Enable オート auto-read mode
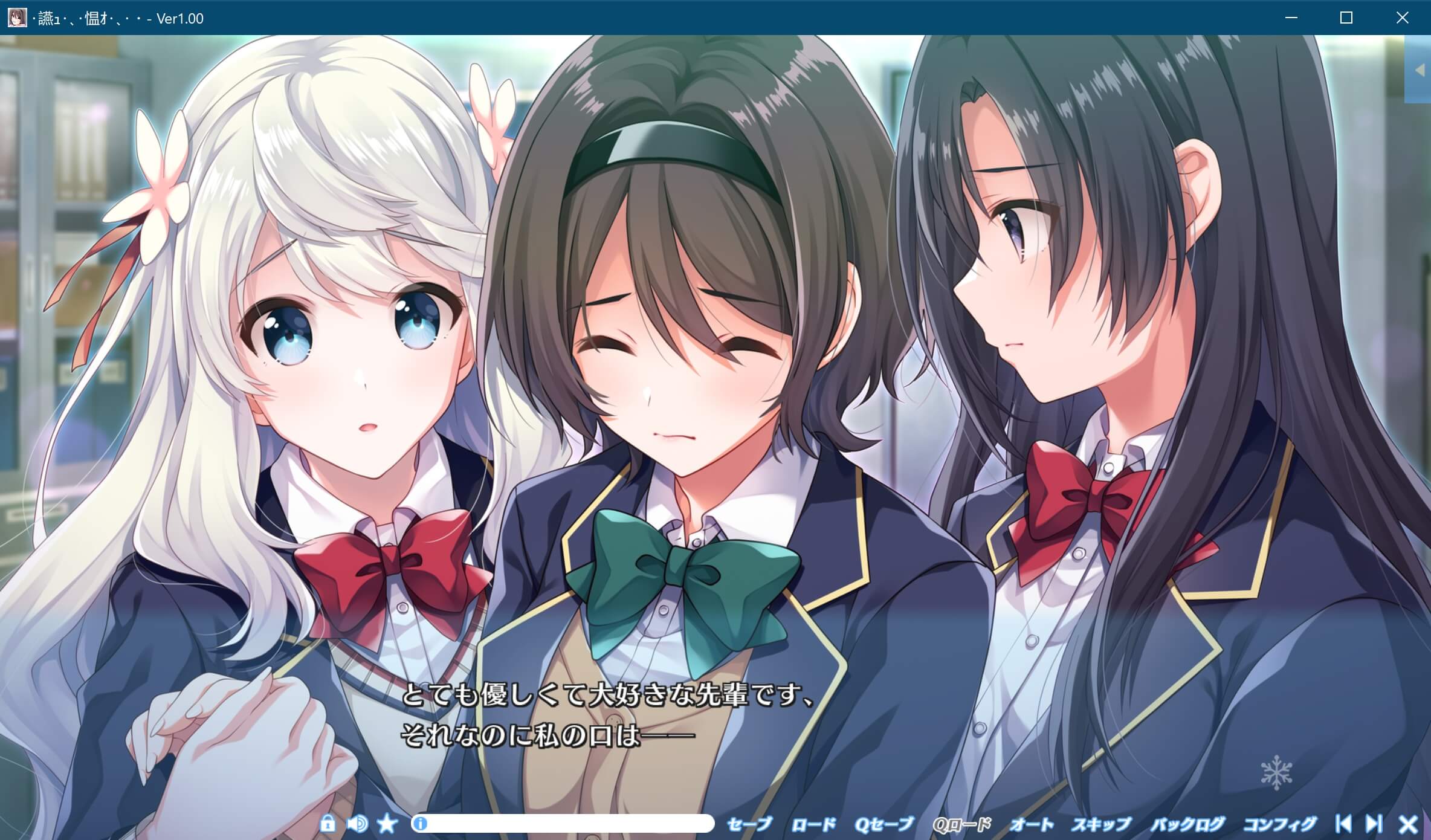 1031,823
